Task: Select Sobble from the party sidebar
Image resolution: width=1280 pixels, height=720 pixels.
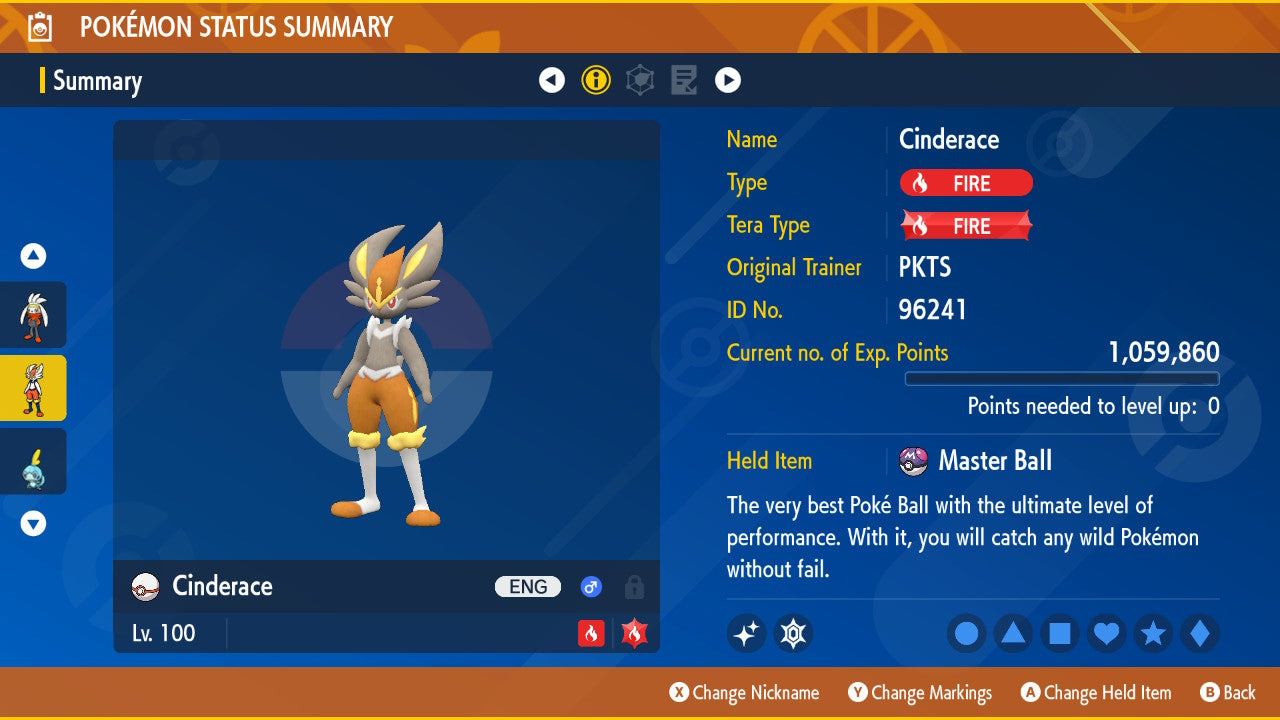Action: pyautogui.click(x=33, y=461)
